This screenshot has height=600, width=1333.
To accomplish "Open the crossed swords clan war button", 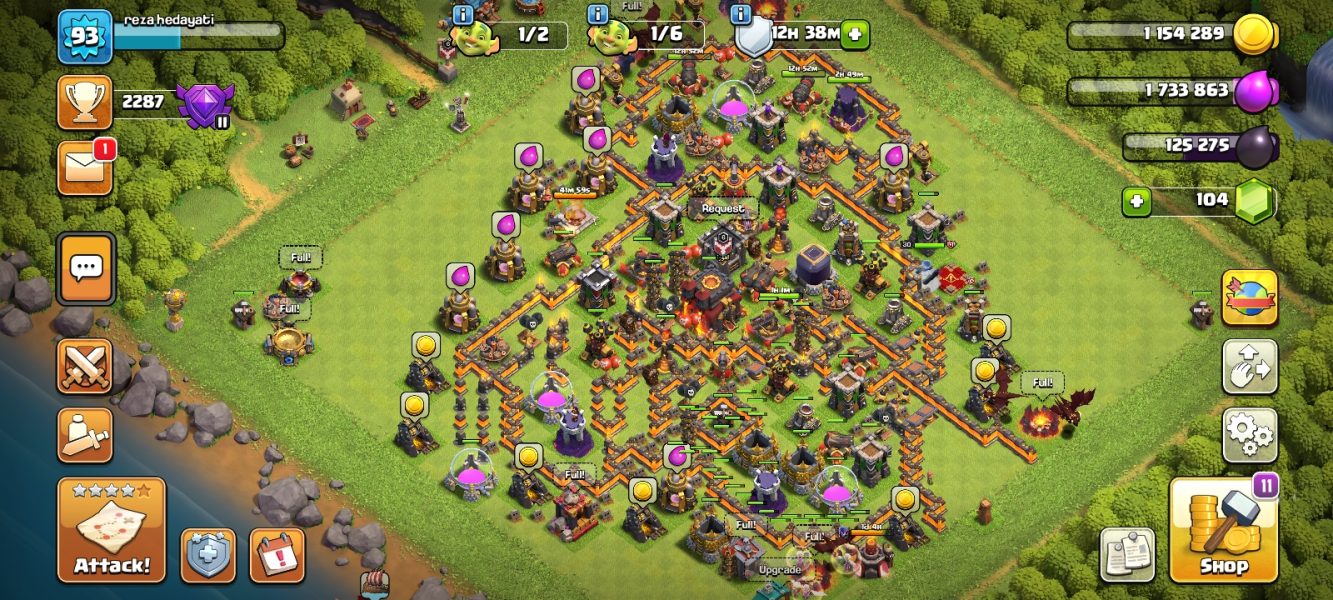I will pyautogui.click(x=85, y=366).
